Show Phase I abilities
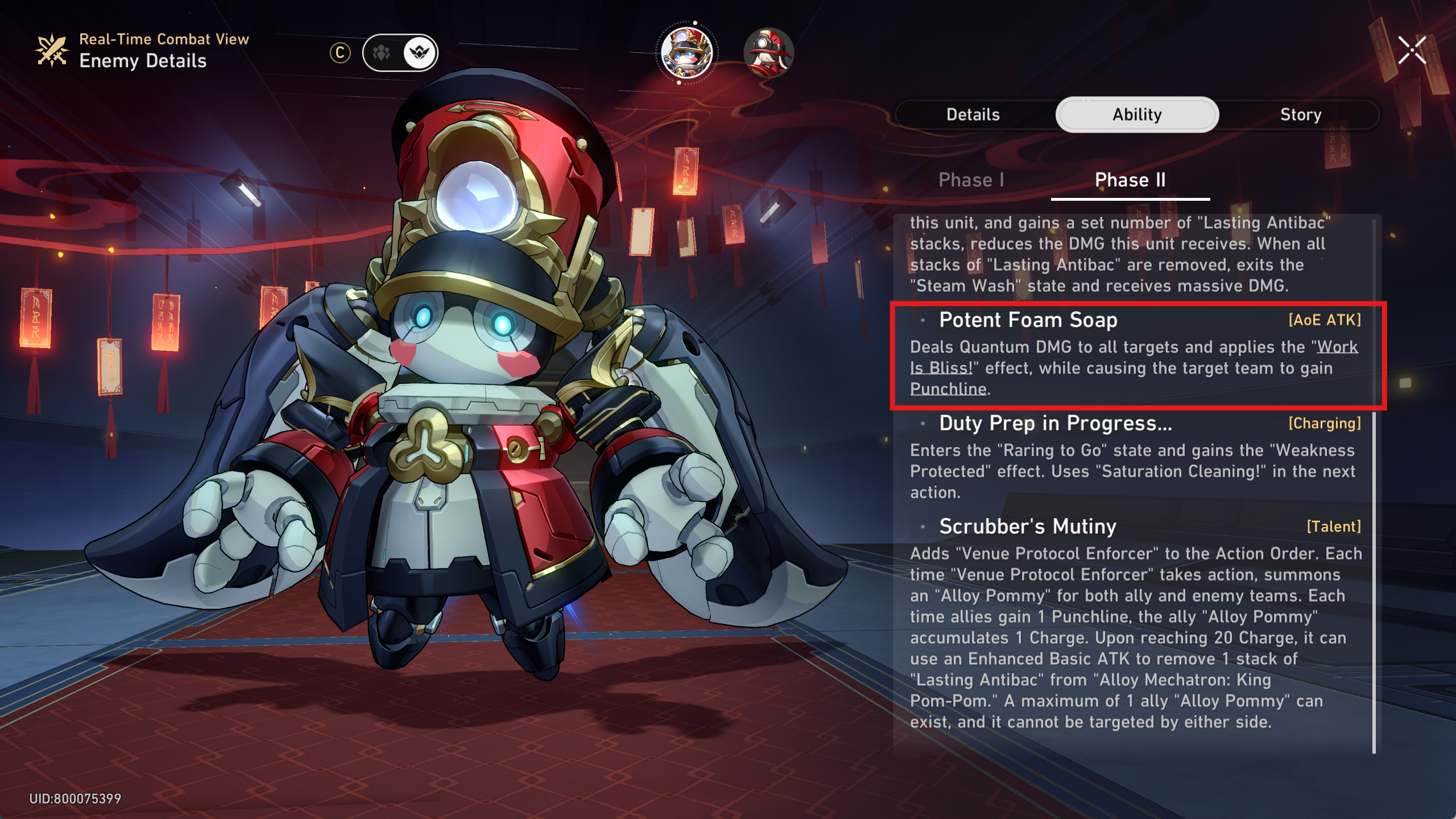Viewport: 1456px width, 819px height. [x=971, y=180]
